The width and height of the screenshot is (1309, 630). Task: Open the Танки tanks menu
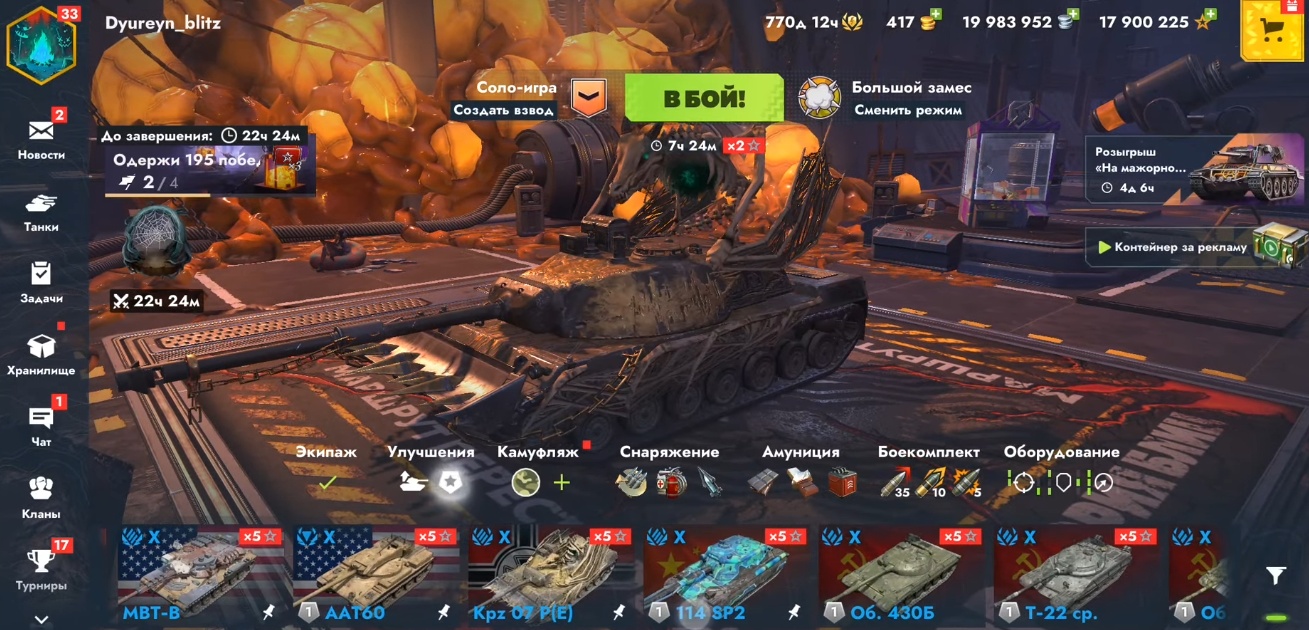tap(41, 209)
